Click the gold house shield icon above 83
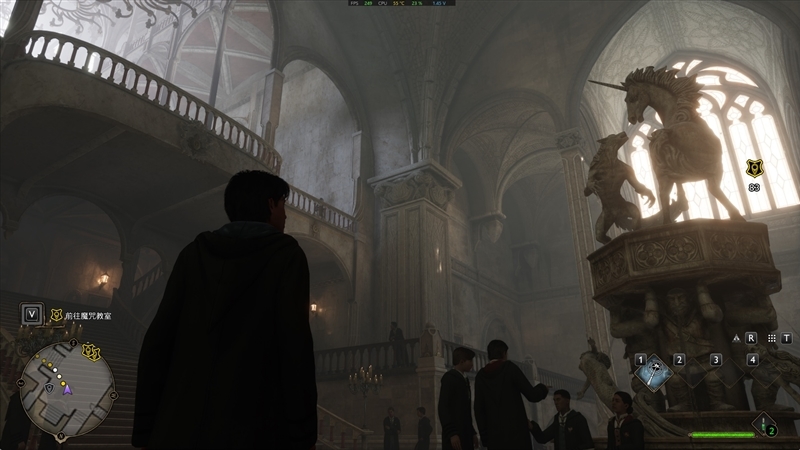Screen dimensions: 800x450 click(753, 169)
